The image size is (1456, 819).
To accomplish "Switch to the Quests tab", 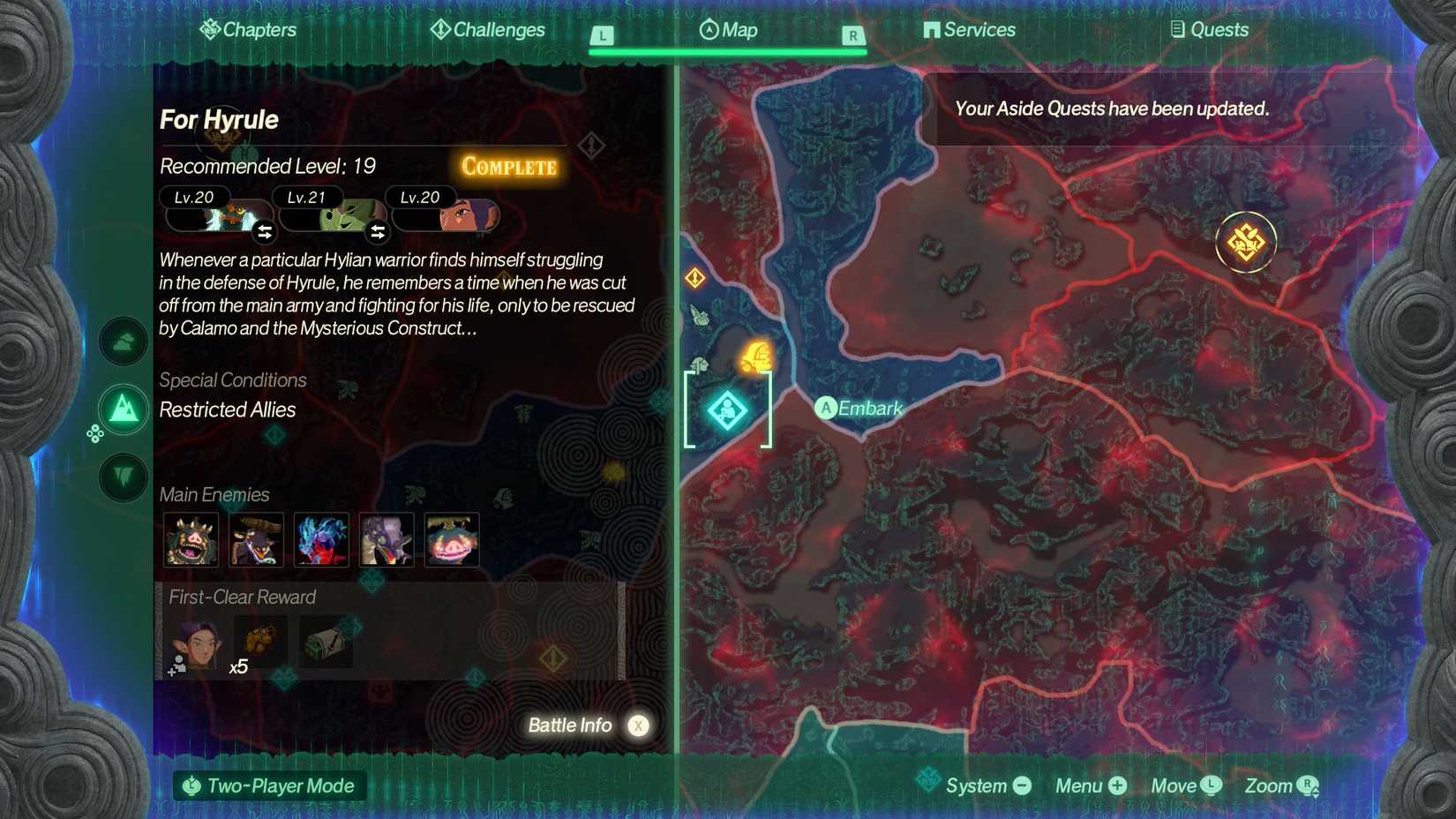I will [x=1210, y=29].
